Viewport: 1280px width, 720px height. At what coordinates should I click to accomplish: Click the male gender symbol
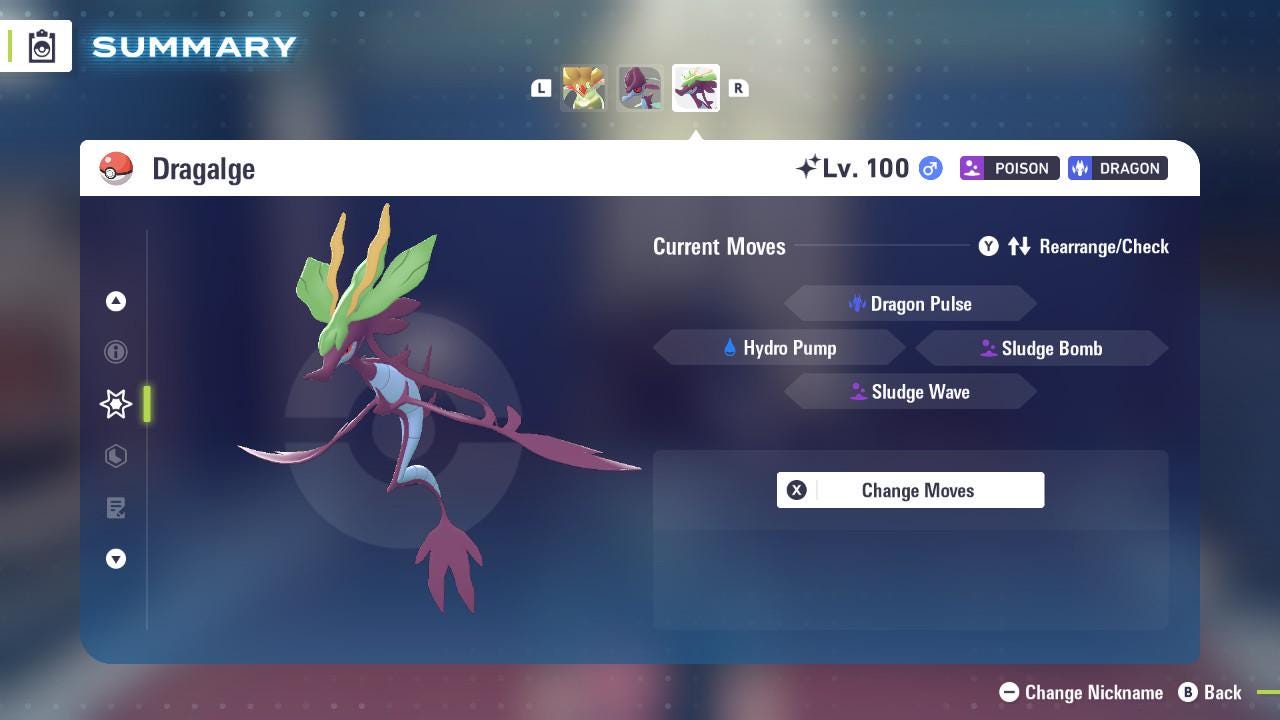[928, 168]
